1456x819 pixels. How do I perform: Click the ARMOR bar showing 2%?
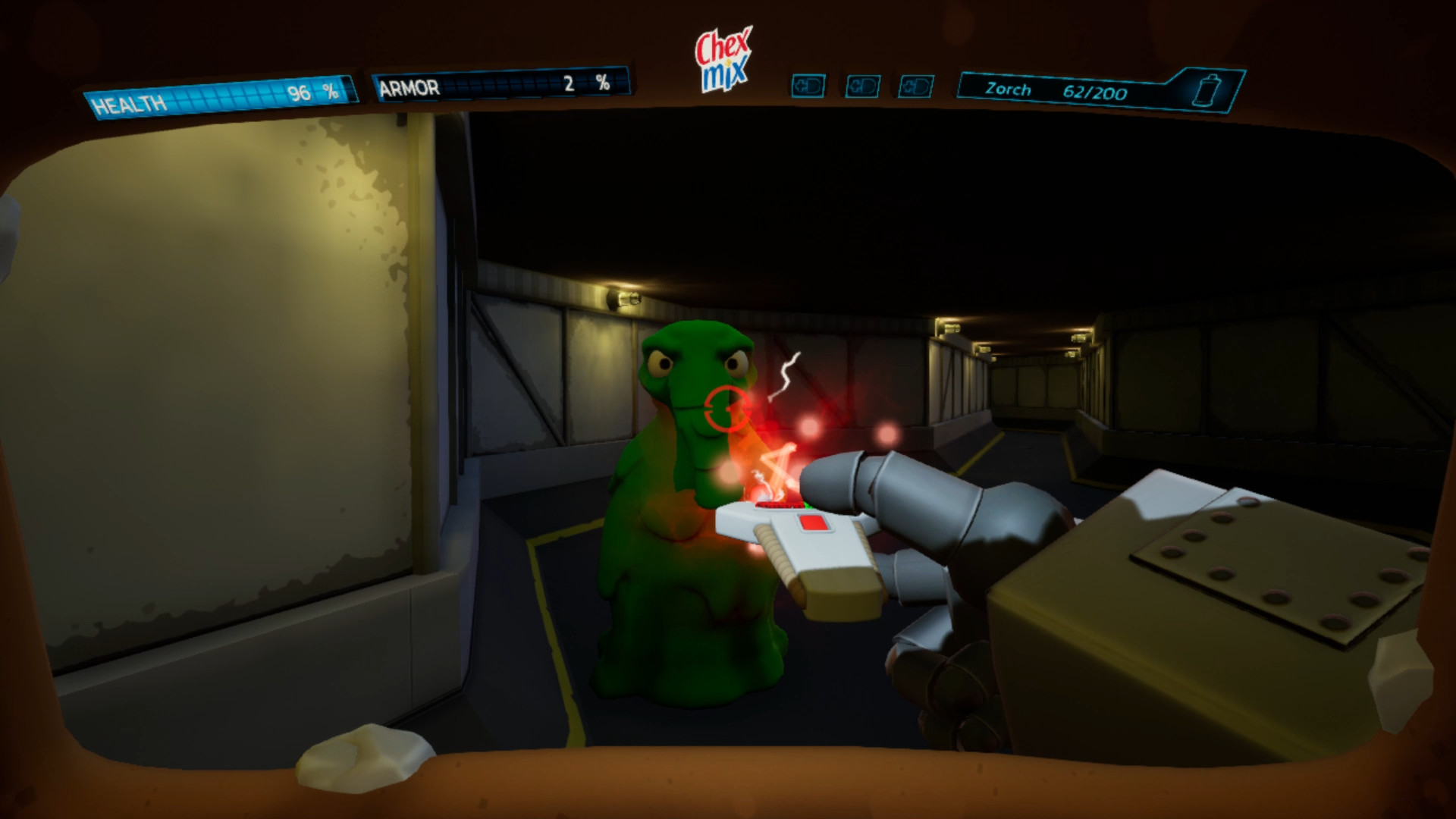(x=500, y=85)
